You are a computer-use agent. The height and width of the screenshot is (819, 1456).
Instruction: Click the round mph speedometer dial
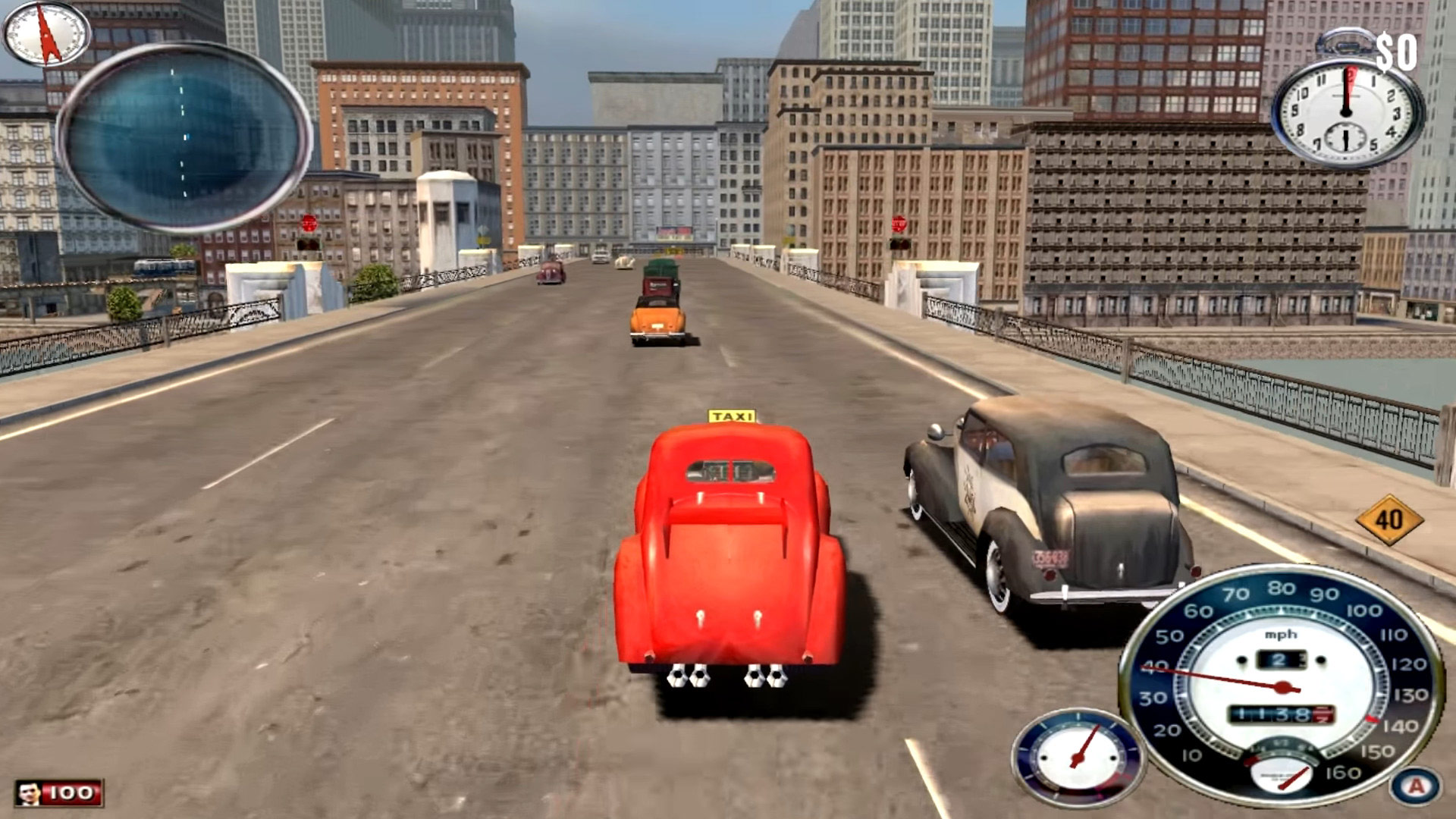point(1282,685)
